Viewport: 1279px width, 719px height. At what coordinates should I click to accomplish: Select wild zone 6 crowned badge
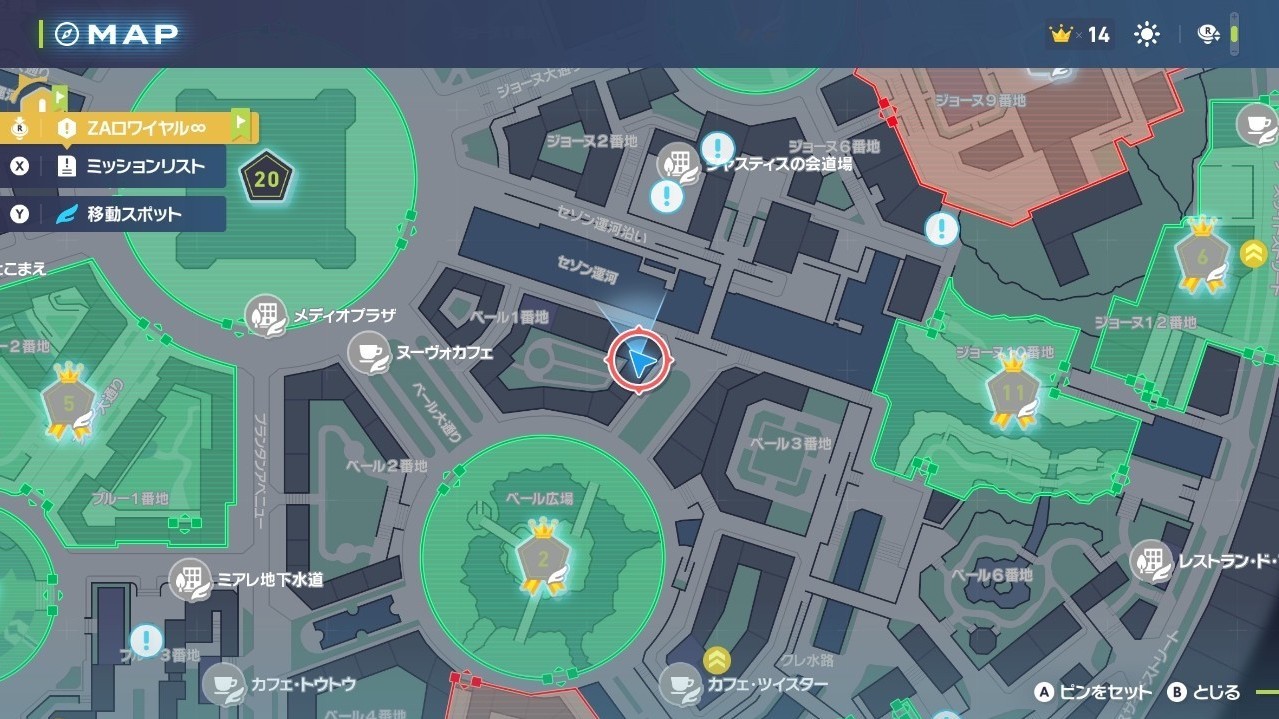[x=1202, y=256]
